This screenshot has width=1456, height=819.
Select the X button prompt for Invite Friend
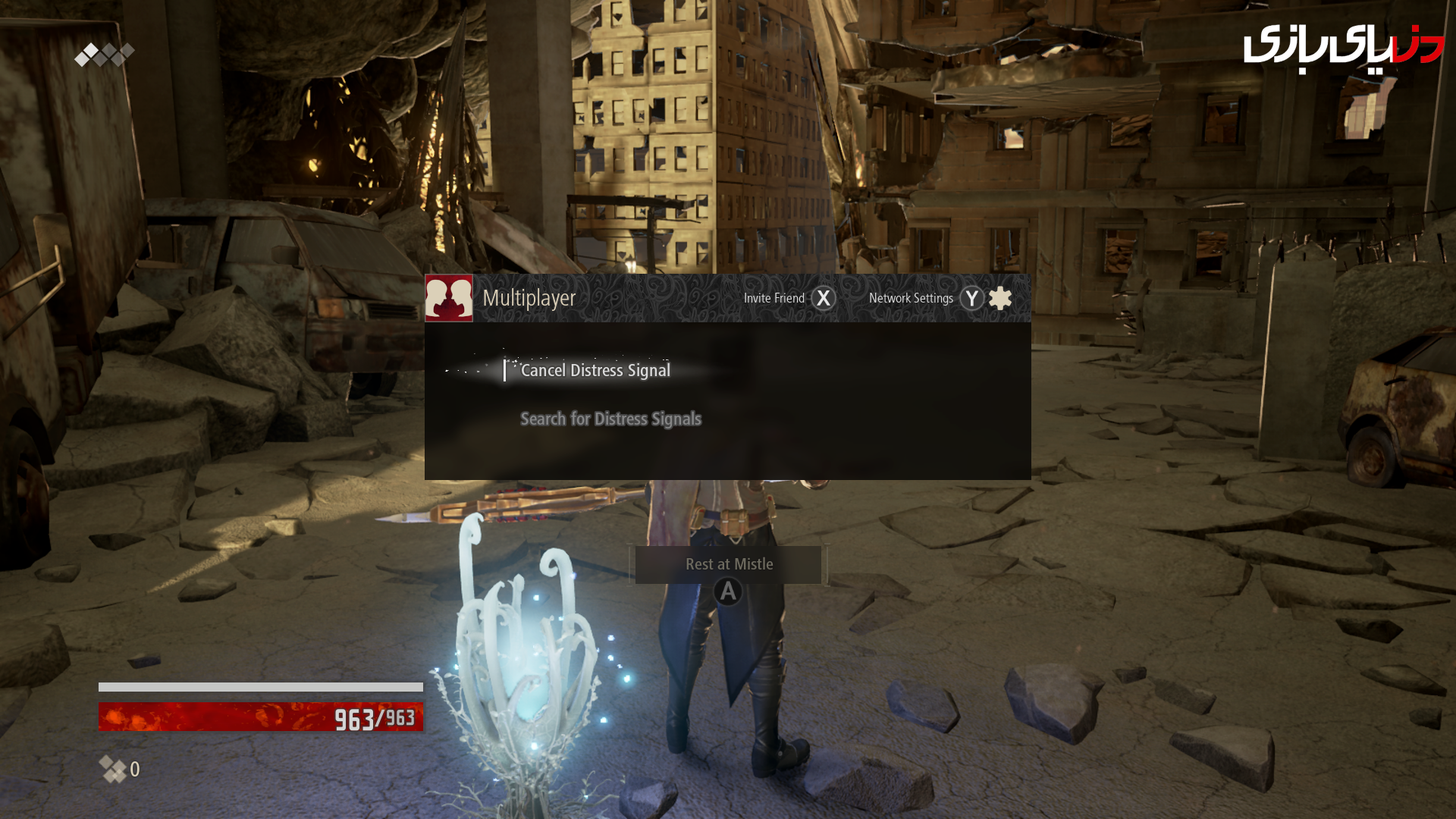click(824, 298)
